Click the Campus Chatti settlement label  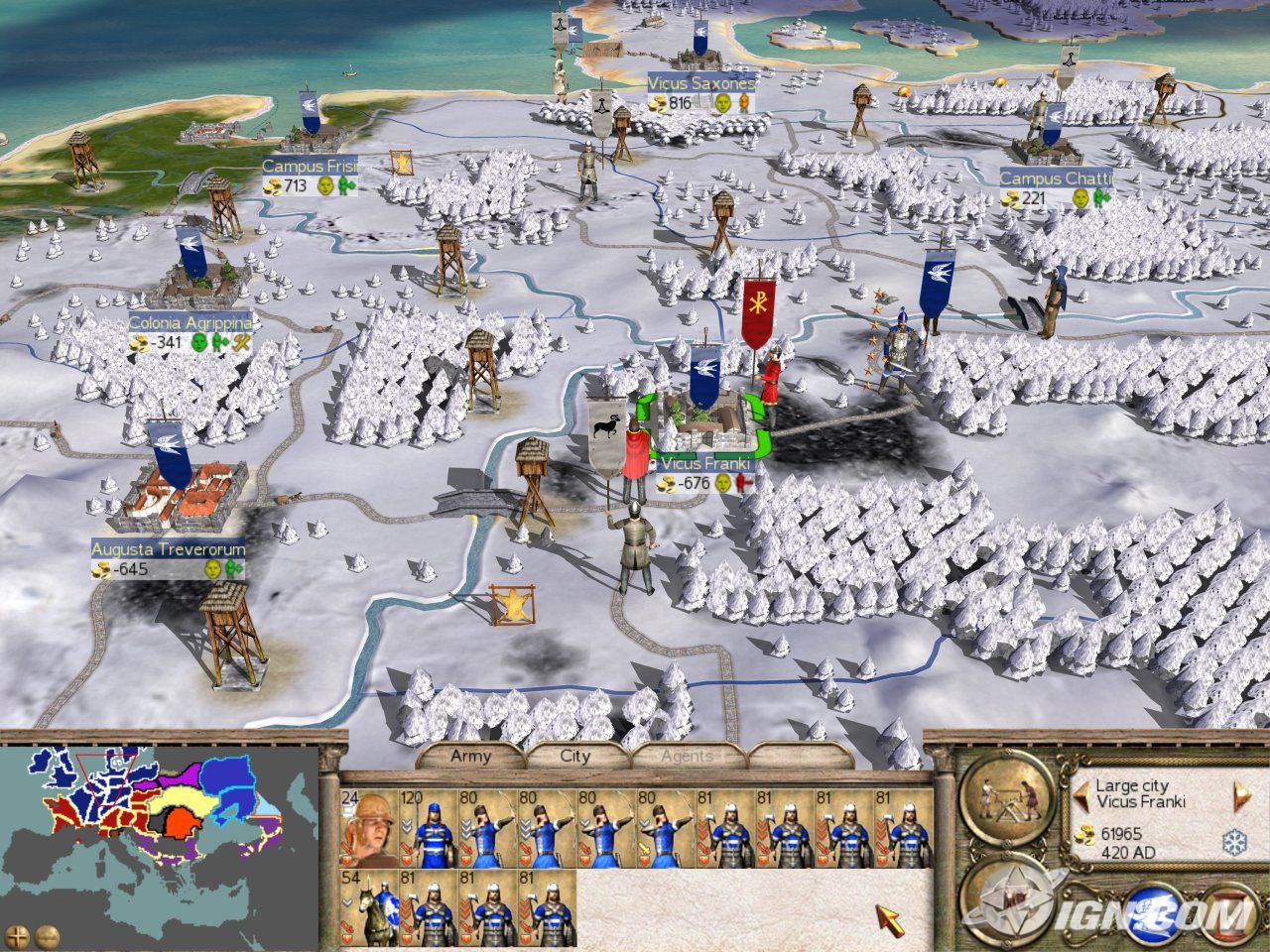click(1056, 178)
